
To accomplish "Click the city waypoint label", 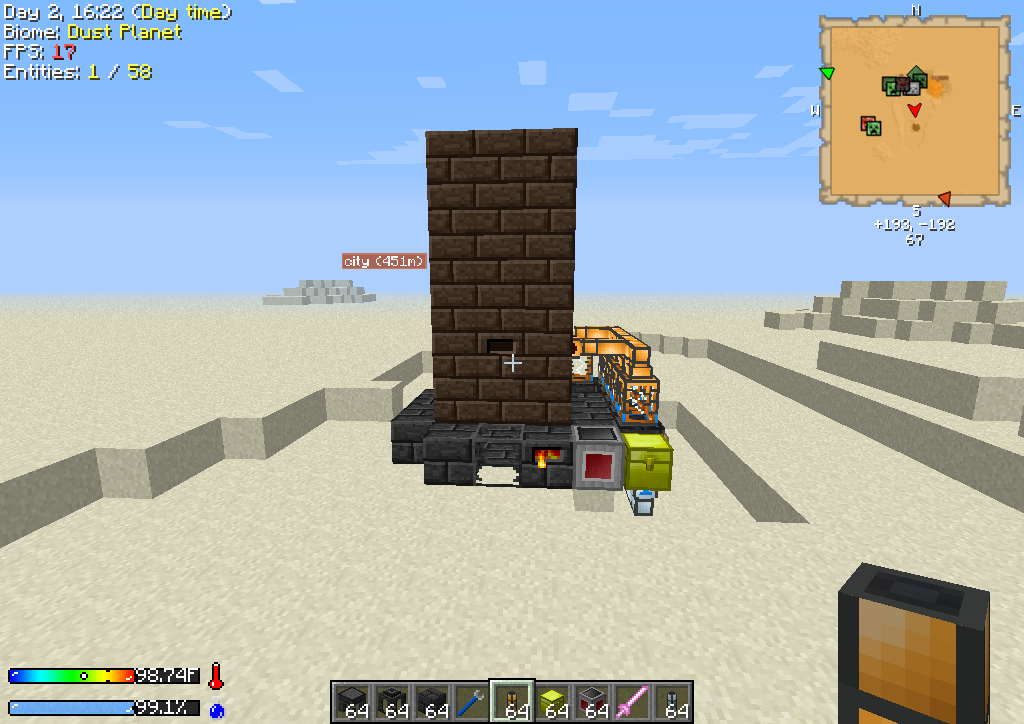I will click(x=385, y=261).
